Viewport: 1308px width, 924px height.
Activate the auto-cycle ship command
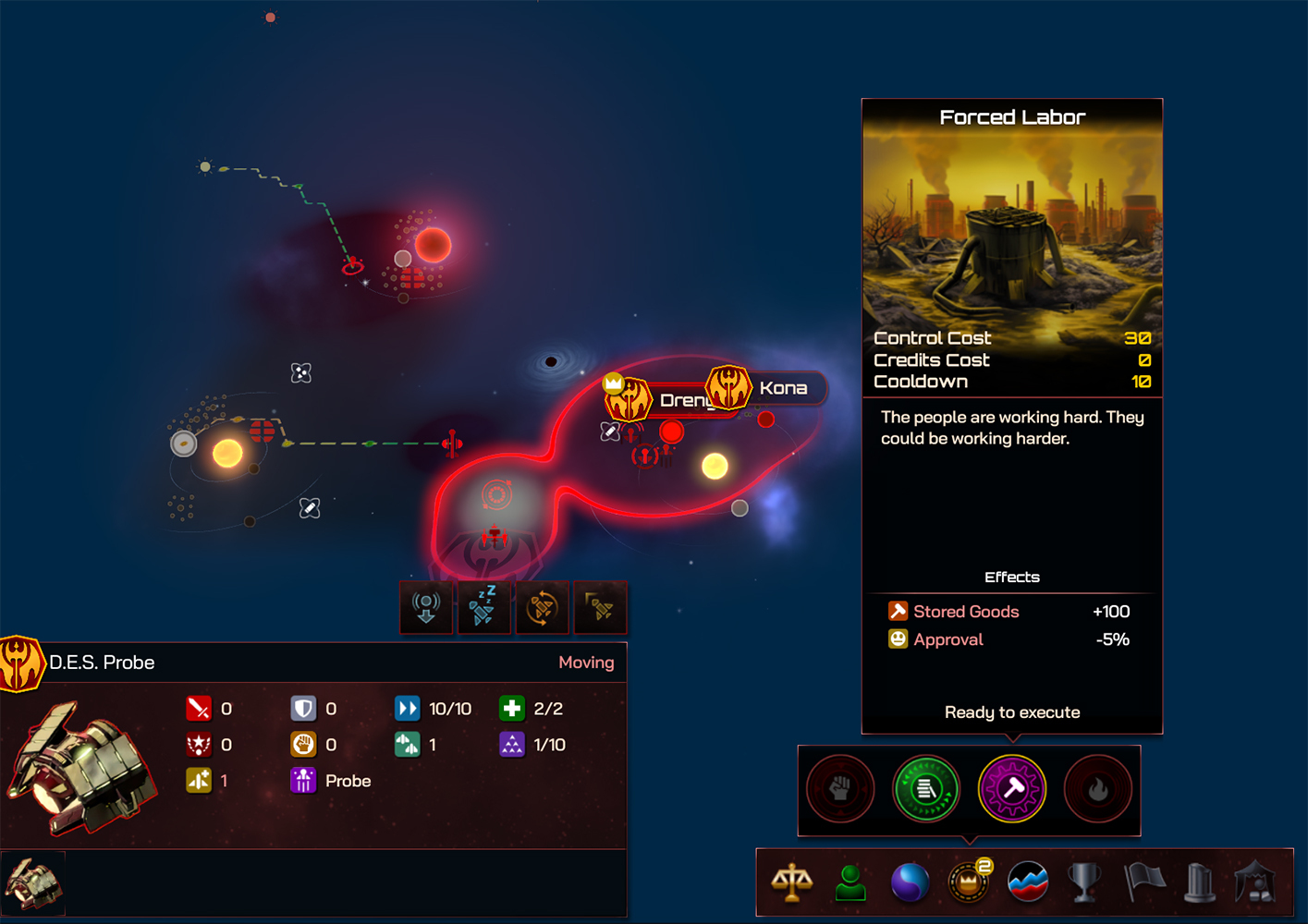pyautogui.click(x=543, y=607)
